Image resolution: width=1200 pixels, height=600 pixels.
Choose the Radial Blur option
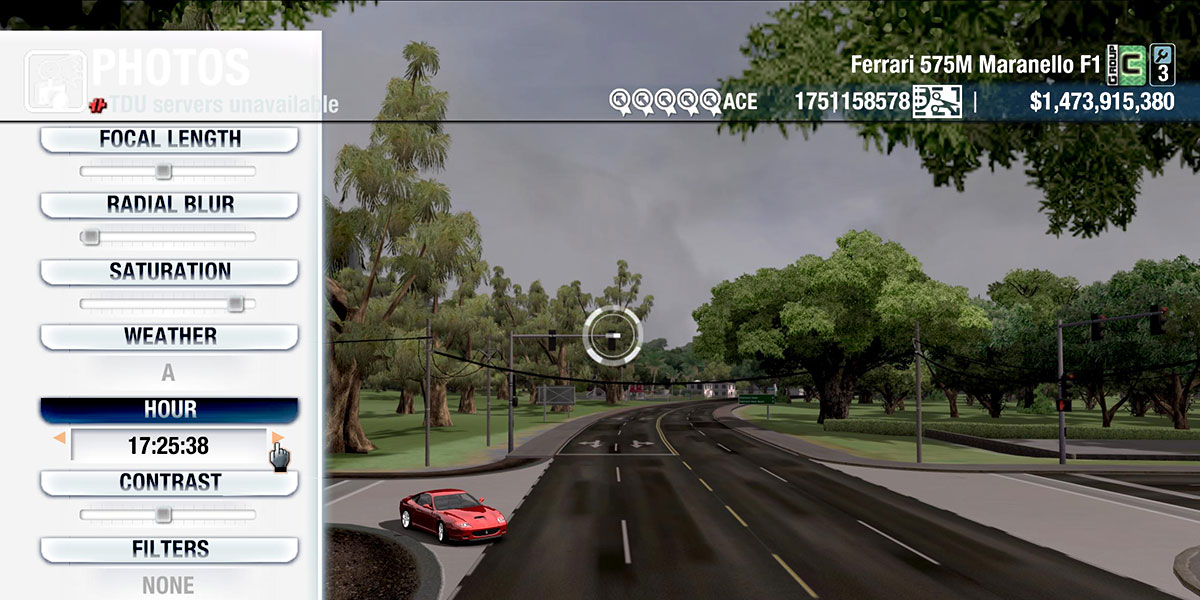[169, 205]
